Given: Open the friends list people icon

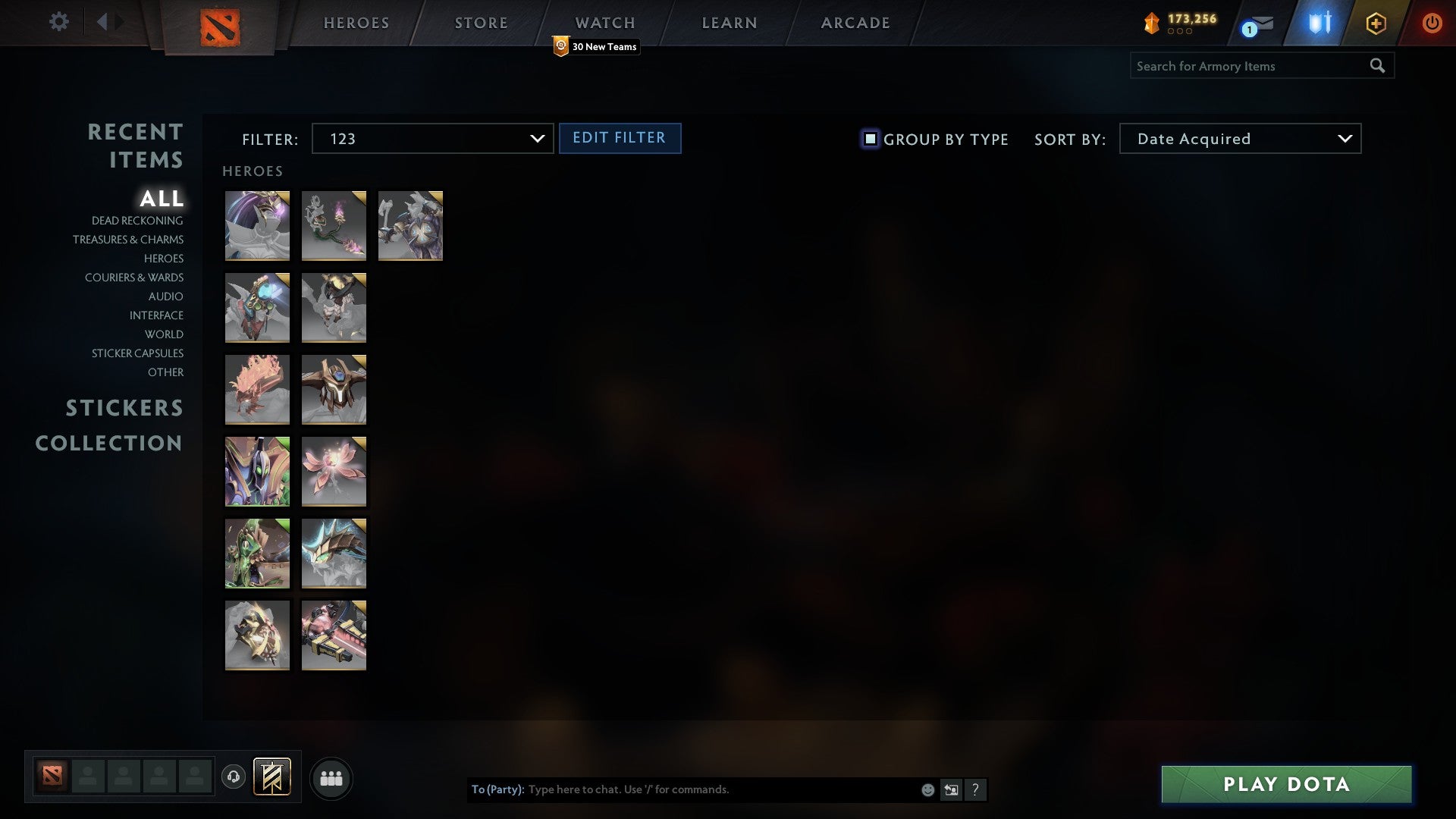Looking at the screenshot, I should pyautogui.click(x=331, y=777).
